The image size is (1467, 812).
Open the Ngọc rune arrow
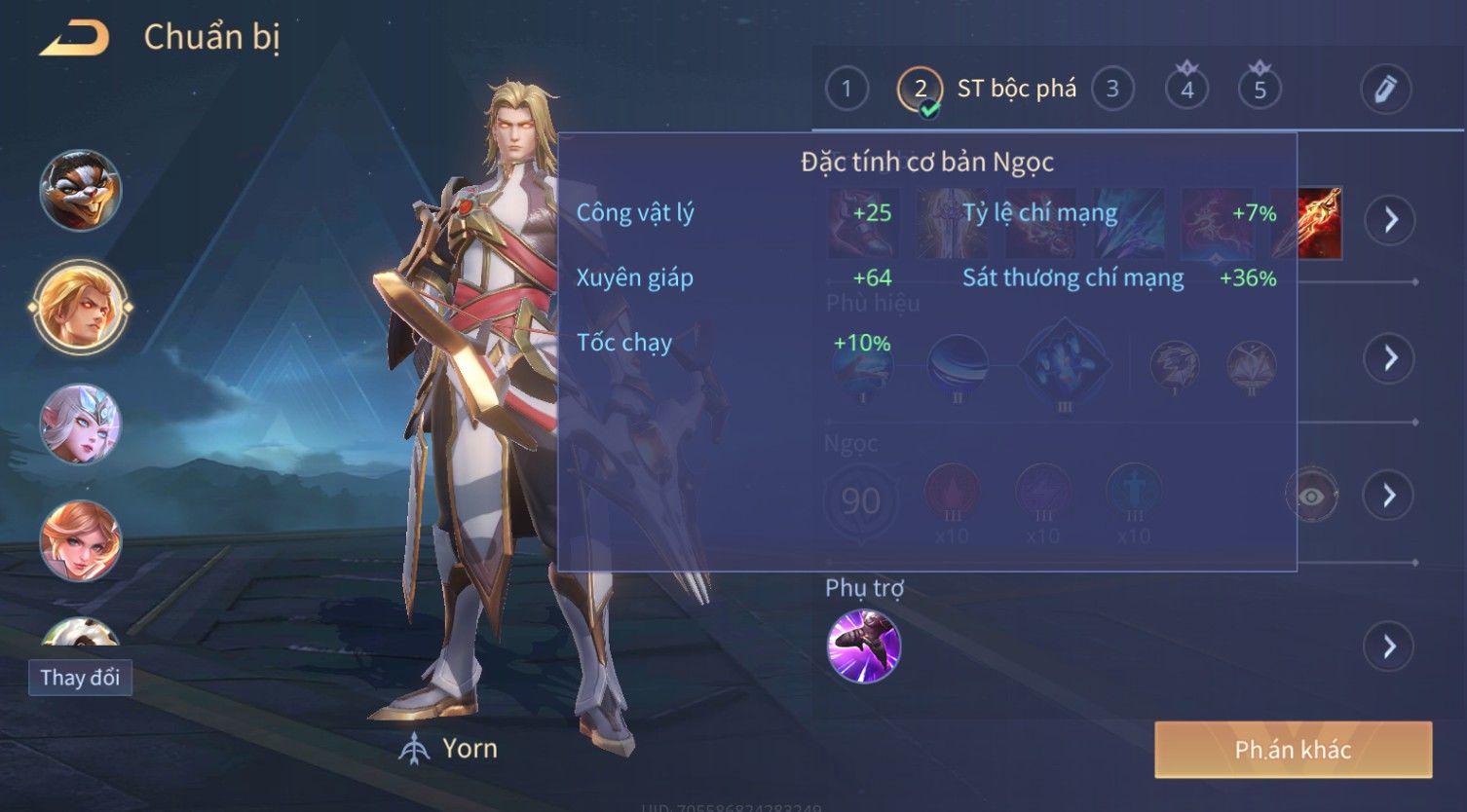(1389, 496)
